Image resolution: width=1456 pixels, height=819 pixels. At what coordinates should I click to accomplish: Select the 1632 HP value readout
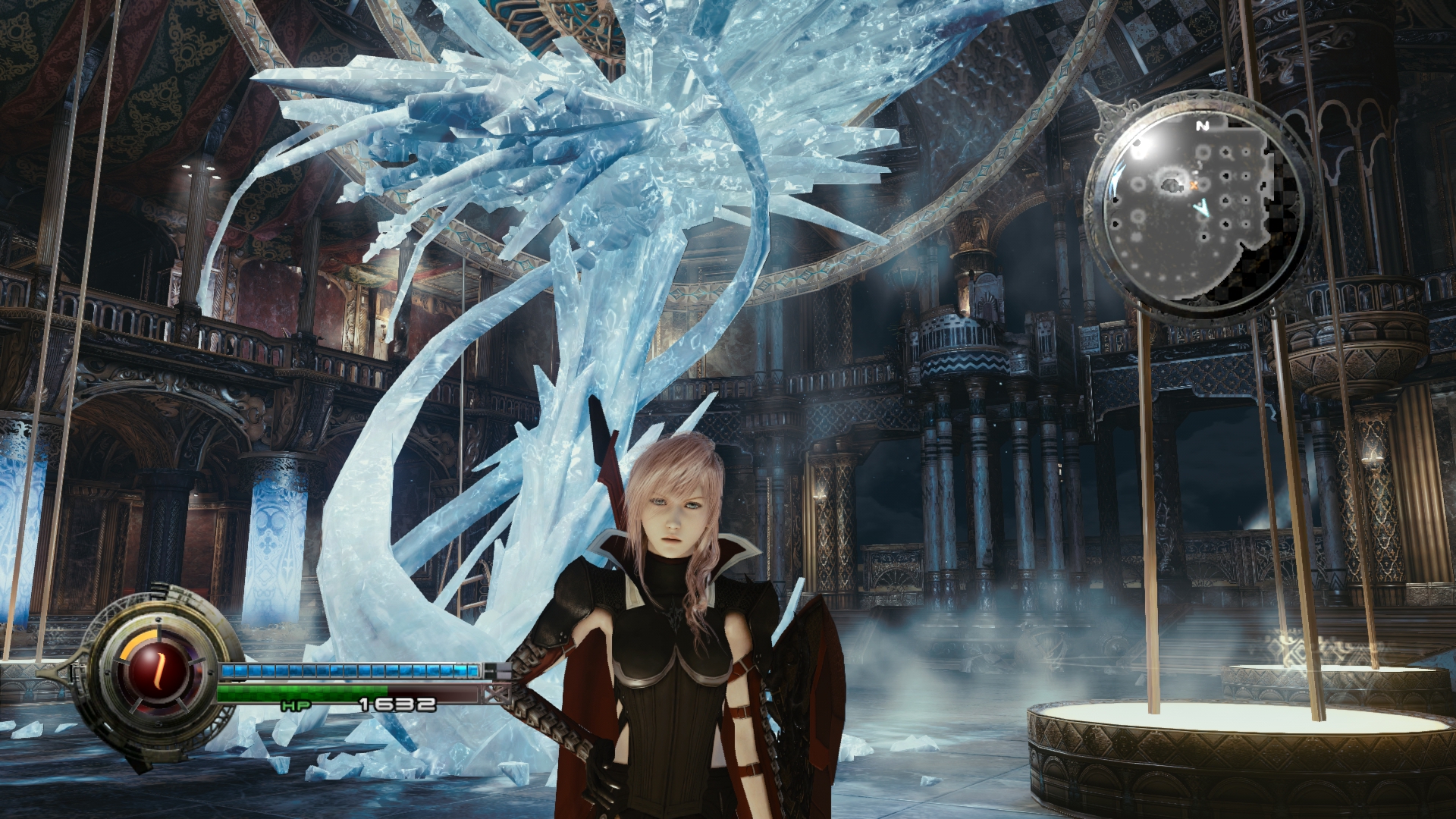[x=398, y=704]
